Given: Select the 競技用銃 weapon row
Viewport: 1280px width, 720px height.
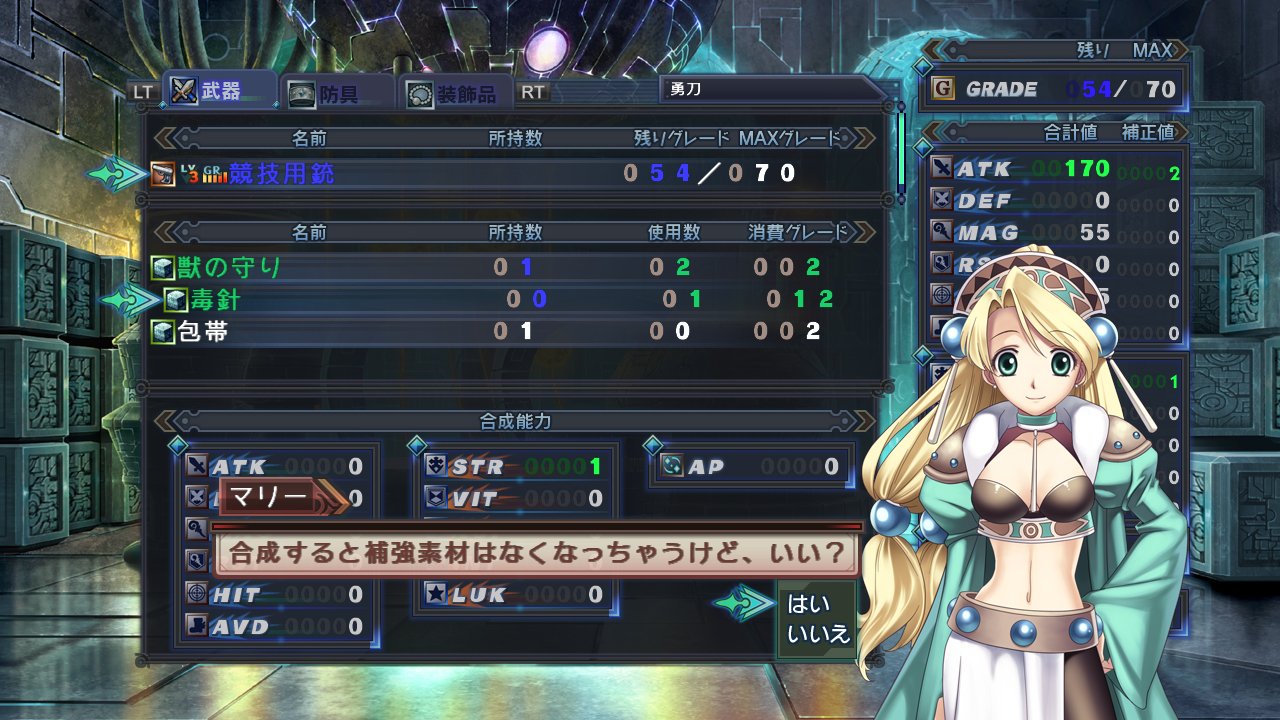Looking at the screenshot, I should tap(282, 173).
